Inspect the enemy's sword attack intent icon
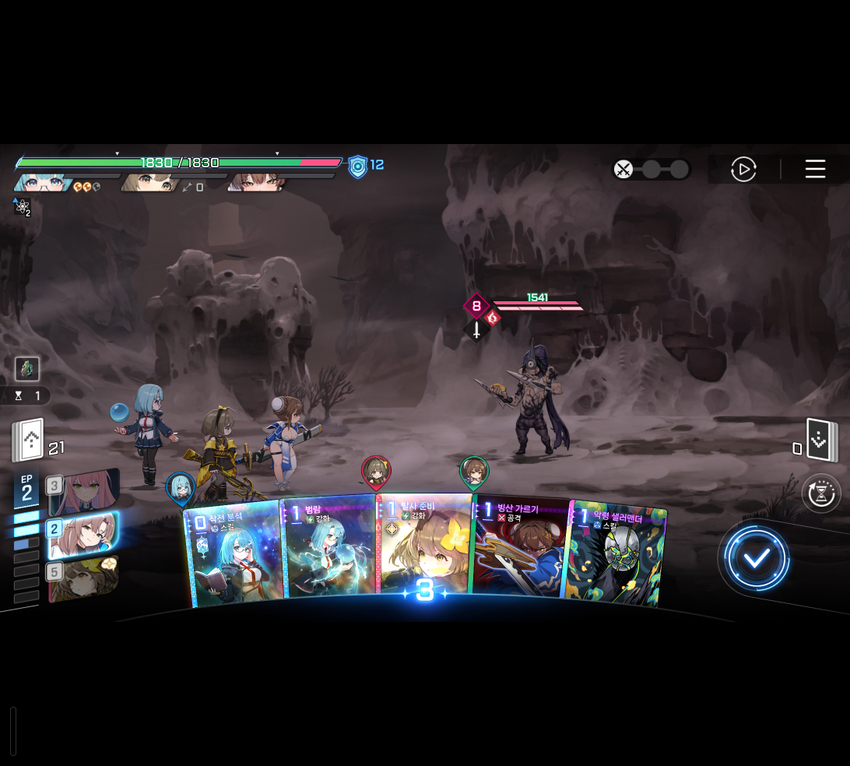The width and height of the screenshot is (850, 766). tap(477, 329)
